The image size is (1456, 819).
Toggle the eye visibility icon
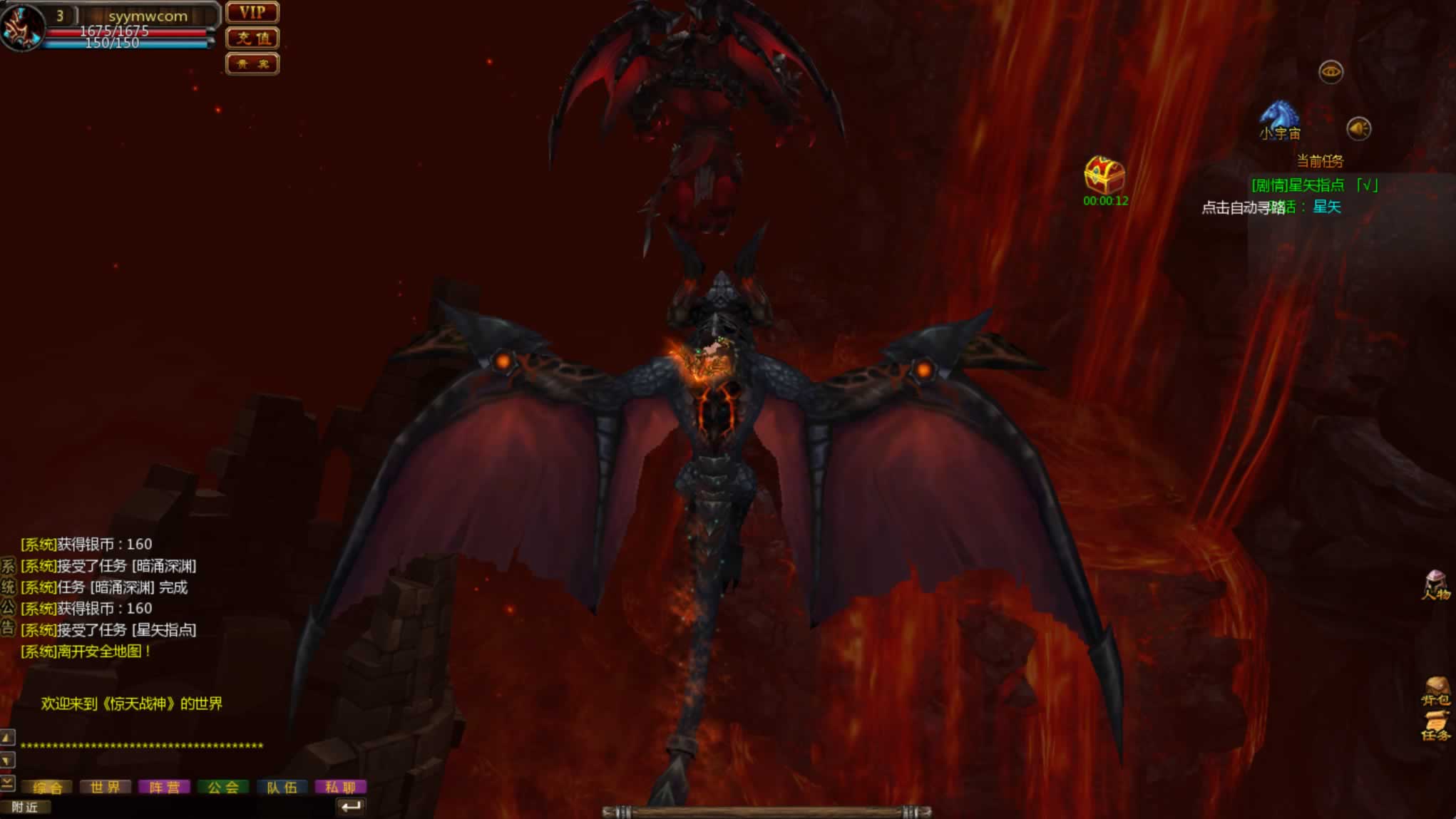tap(1331, 71)
